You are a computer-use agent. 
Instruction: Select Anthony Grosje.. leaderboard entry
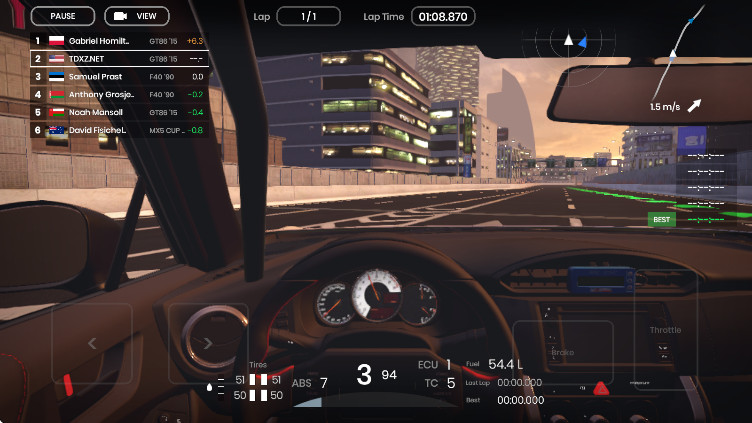point(118,95)
